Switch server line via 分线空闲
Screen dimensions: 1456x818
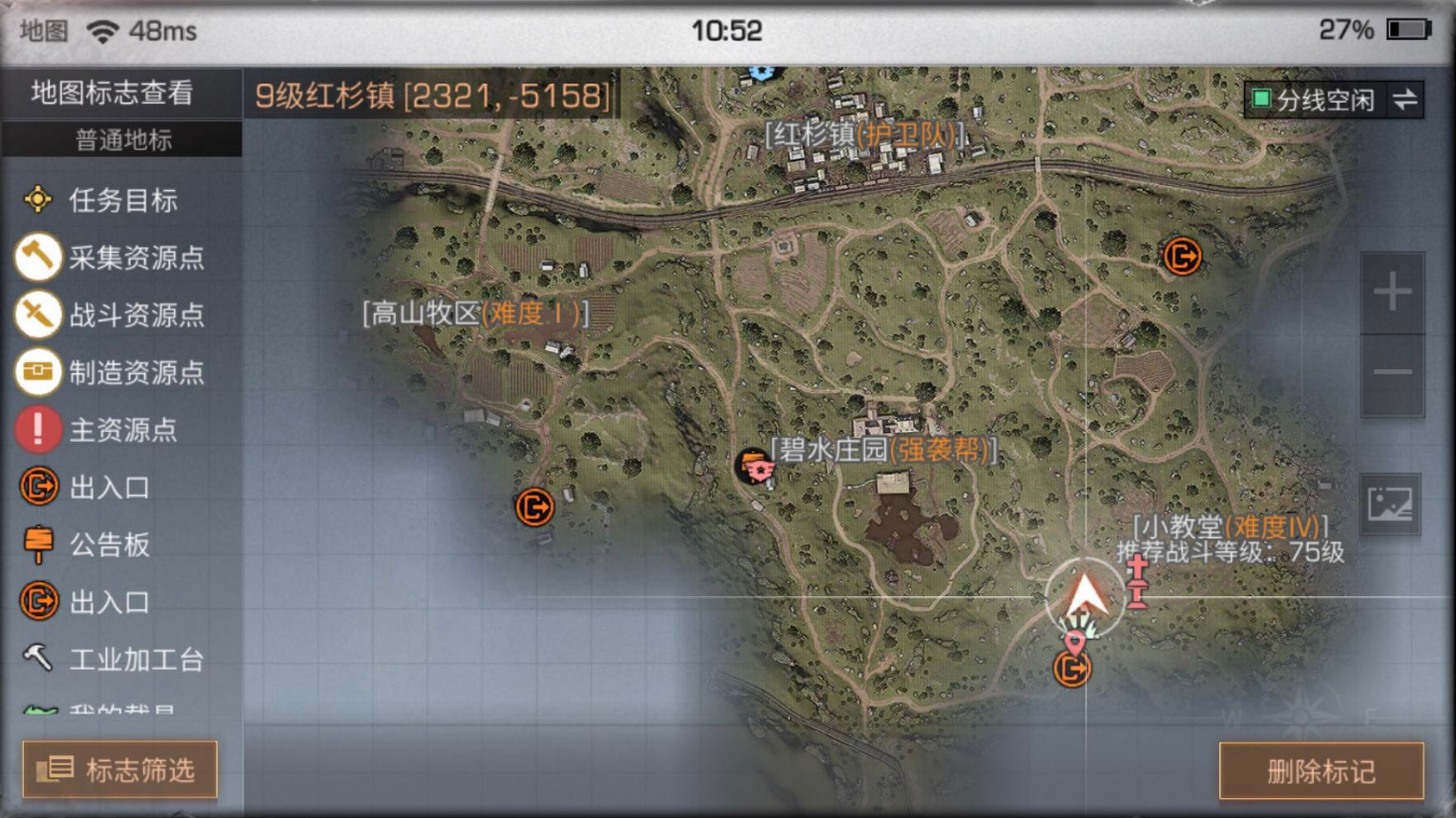(x=1334, y=100)
